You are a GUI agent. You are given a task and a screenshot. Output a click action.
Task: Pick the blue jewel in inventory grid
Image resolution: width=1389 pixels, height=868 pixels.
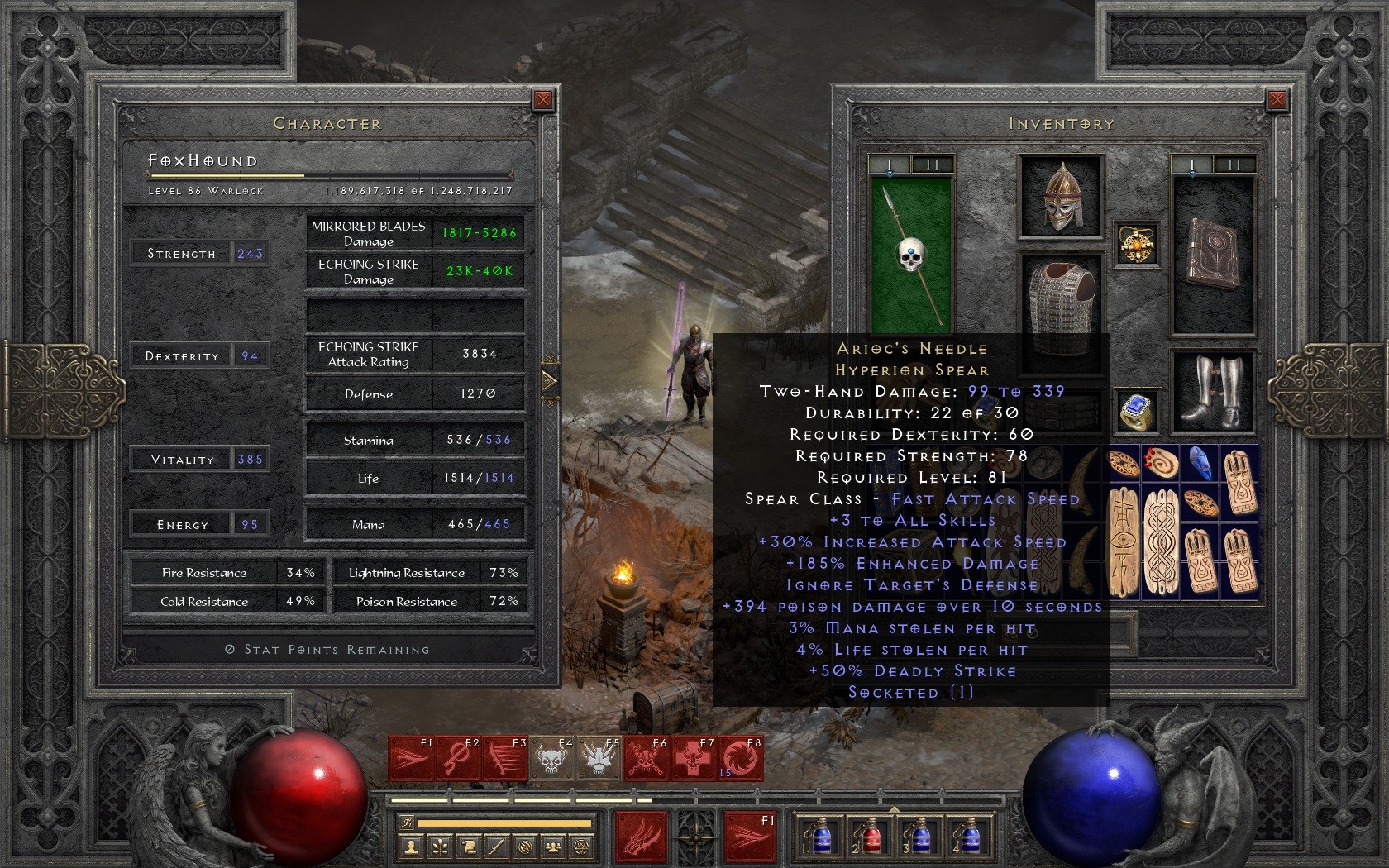click(1200, 463)
